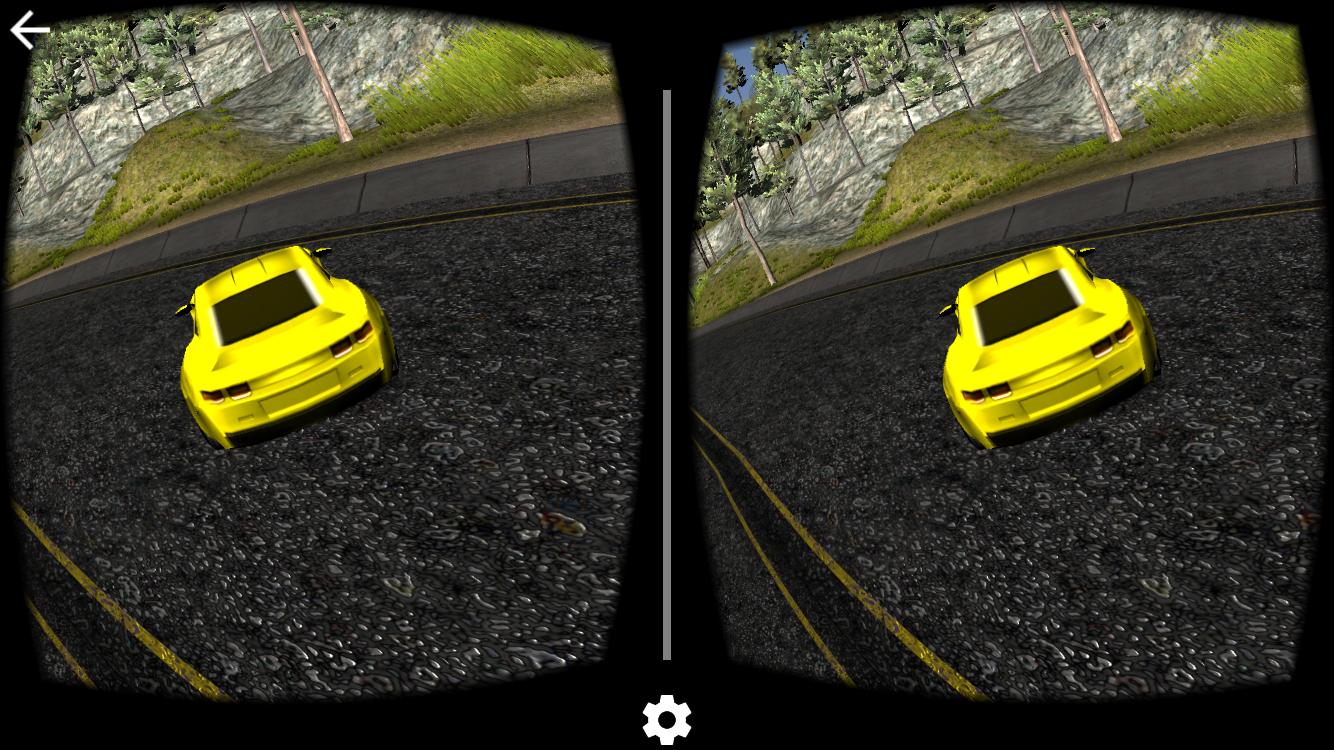Viewport: 1334px width, 750px height.
Task: Click the vertical divider between eye views
Action: (x=666, y=375)
